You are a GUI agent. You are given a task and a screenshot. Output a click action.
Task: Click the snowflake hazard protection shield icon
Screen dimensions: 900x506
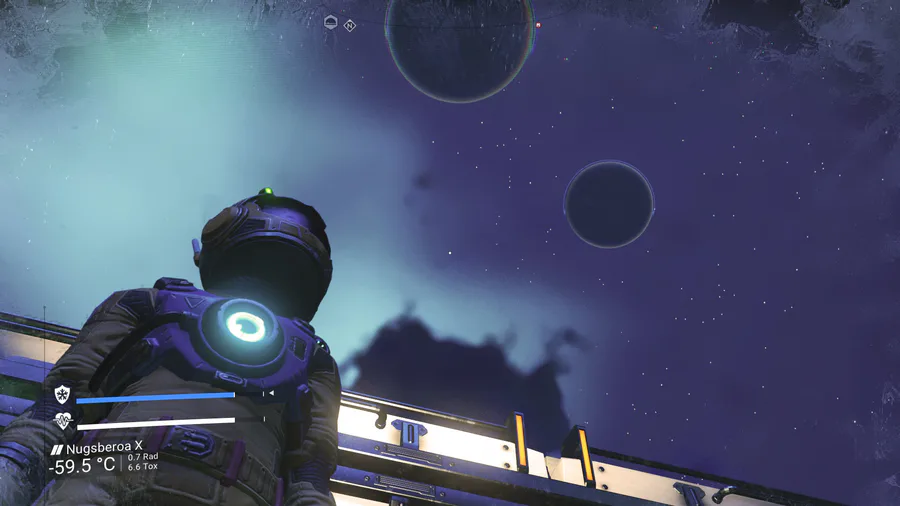click(62, 395)
